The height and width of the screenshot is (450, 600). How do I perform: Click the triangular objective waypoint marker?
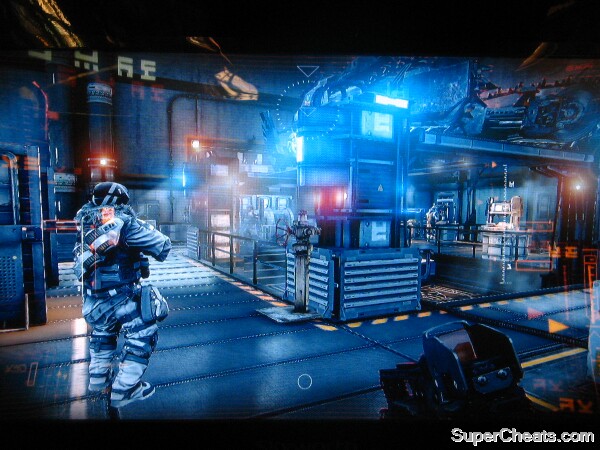click(308, 71)
